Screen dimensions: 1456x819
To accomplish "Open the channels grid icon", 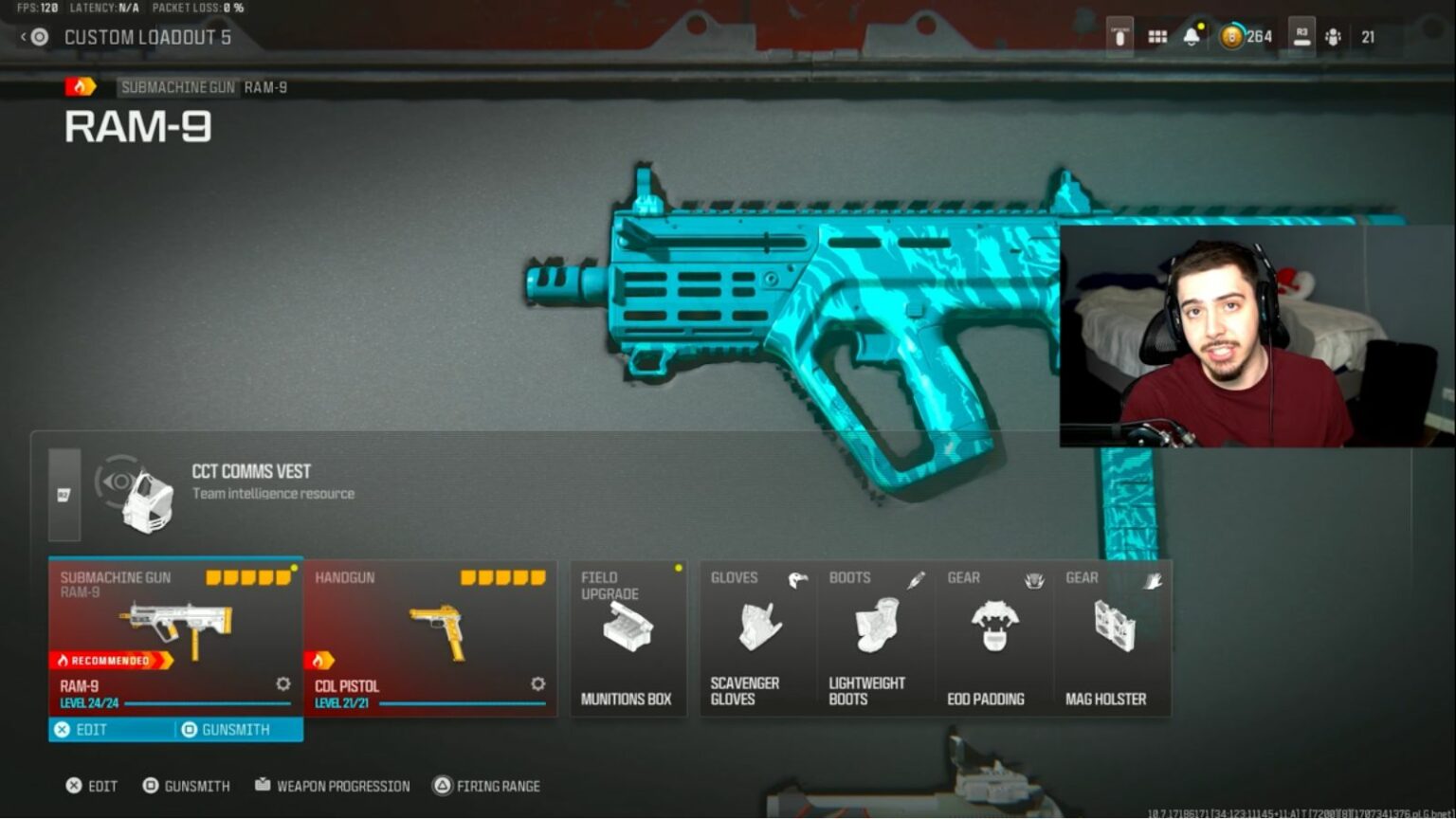I will (1156, 36).
